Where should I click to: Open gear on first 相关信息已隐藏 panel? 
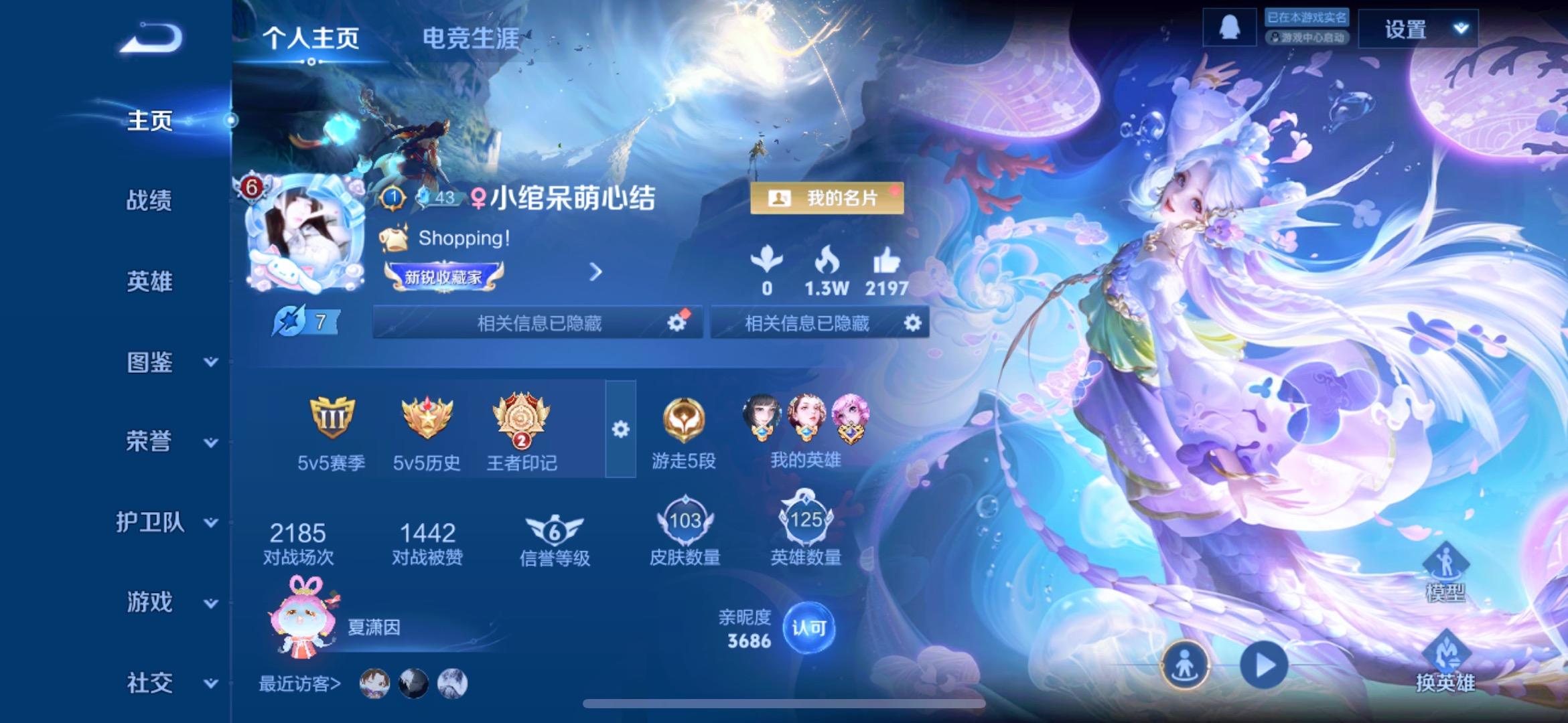[678, 322]
